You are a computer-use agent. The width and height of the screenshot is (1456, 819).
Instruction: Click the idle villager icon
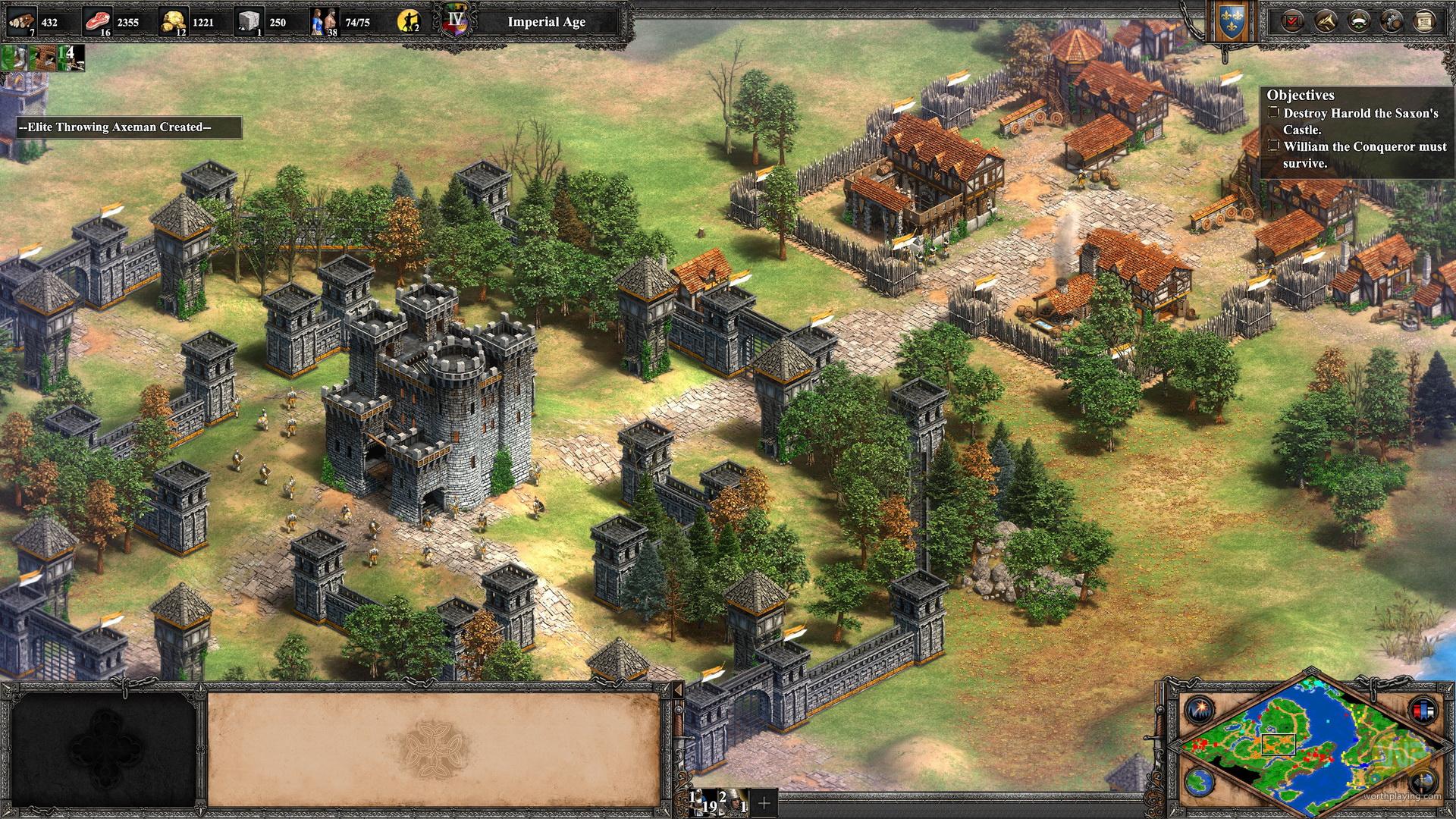(x=409, y=22)
